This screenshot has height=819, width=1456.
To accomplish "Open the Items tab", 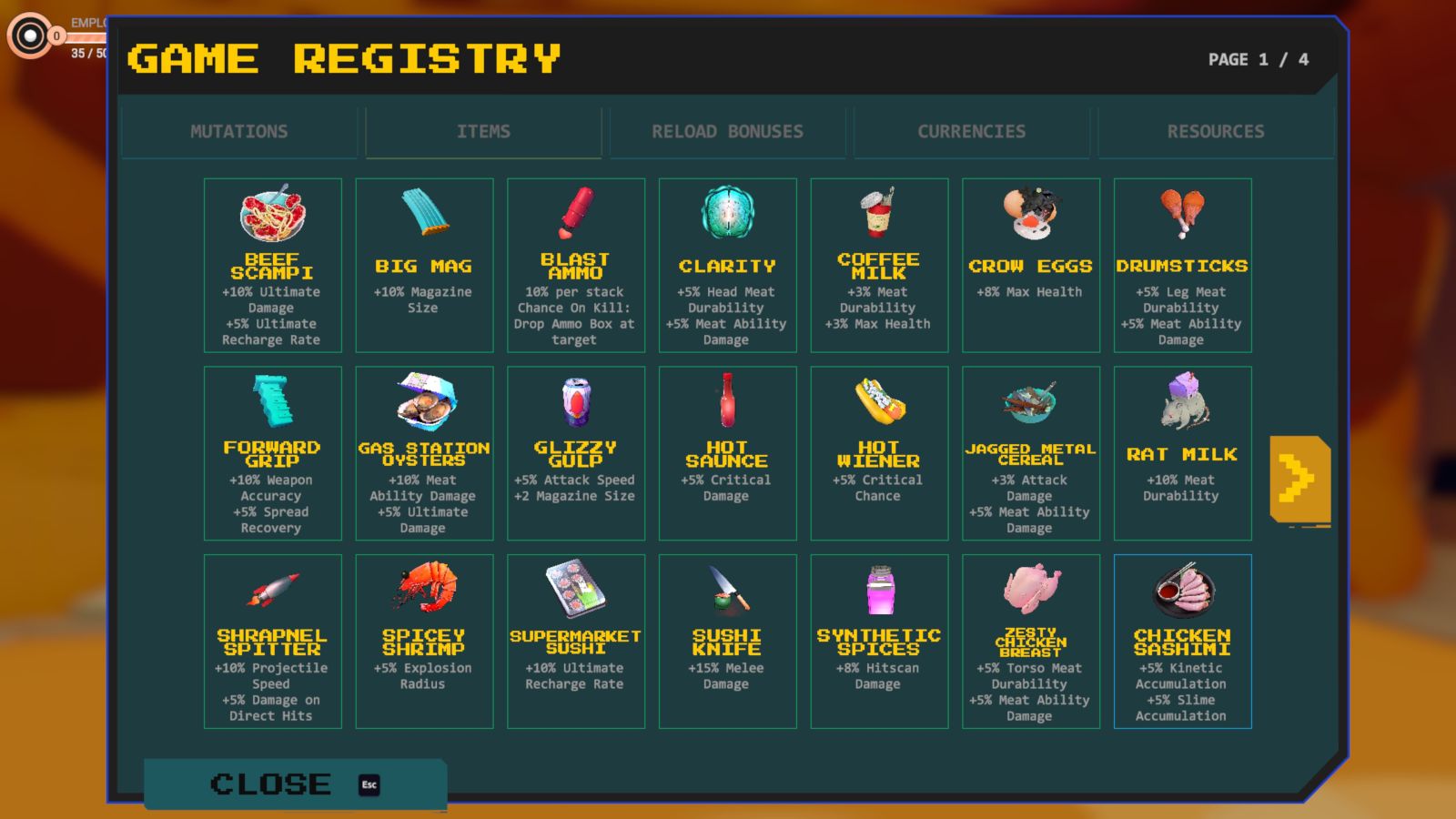I will [483, 132].
